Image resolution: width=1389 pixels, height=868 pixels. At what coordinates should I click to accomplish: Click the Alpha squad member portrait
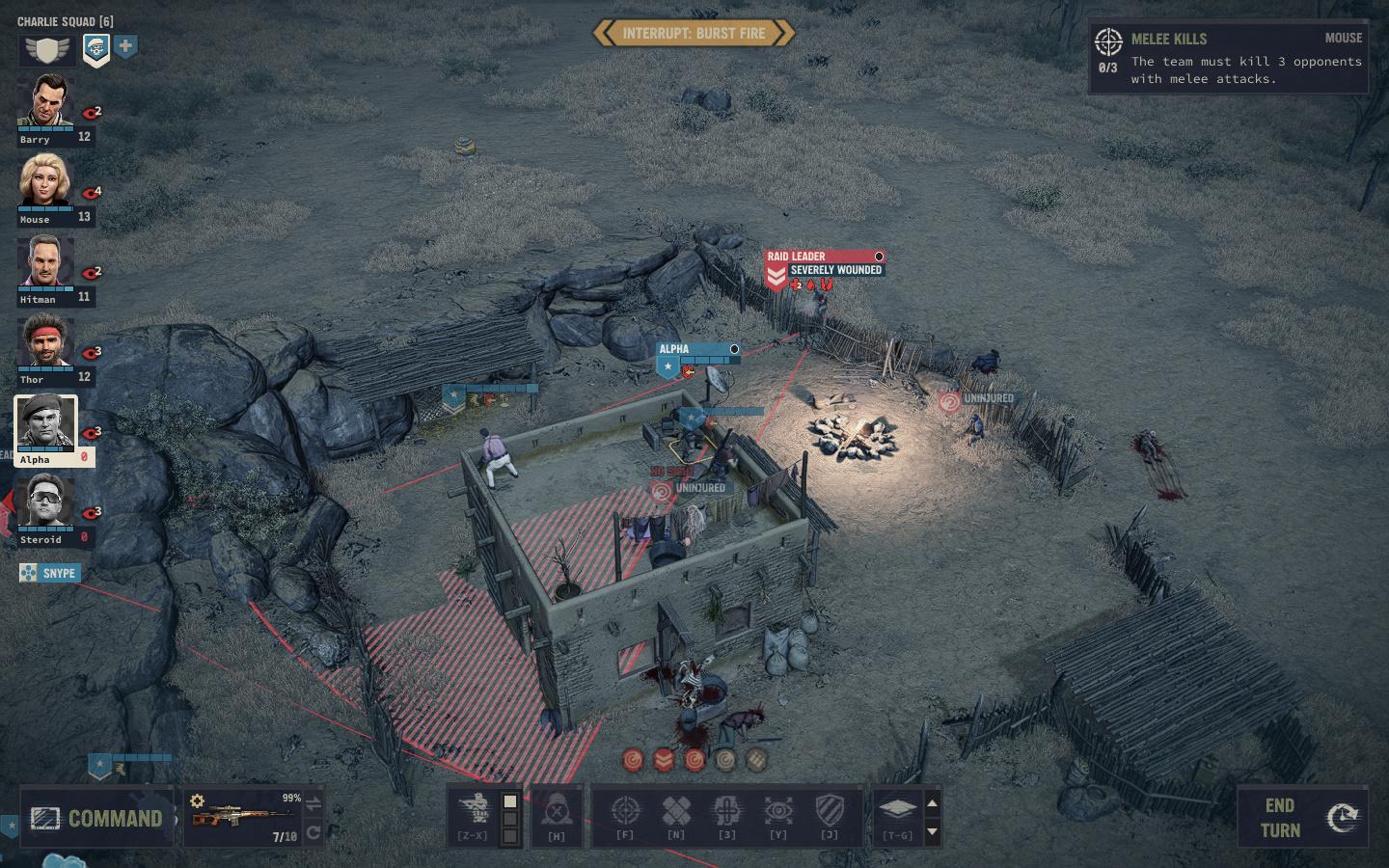pyautogui.click(x=44, y=424)
